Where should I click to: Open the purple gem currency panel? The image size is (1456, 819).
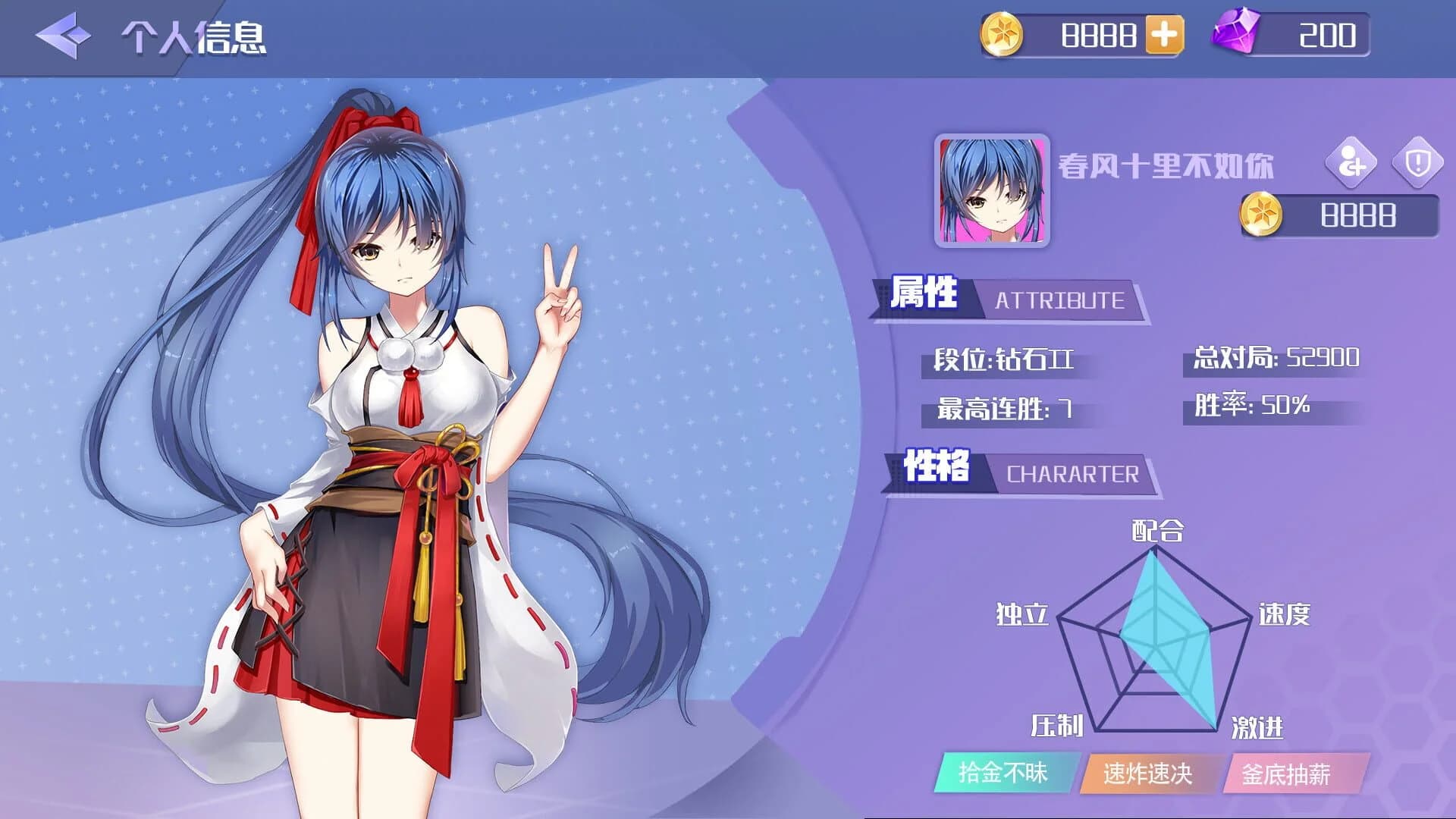tap(1293, 35)
